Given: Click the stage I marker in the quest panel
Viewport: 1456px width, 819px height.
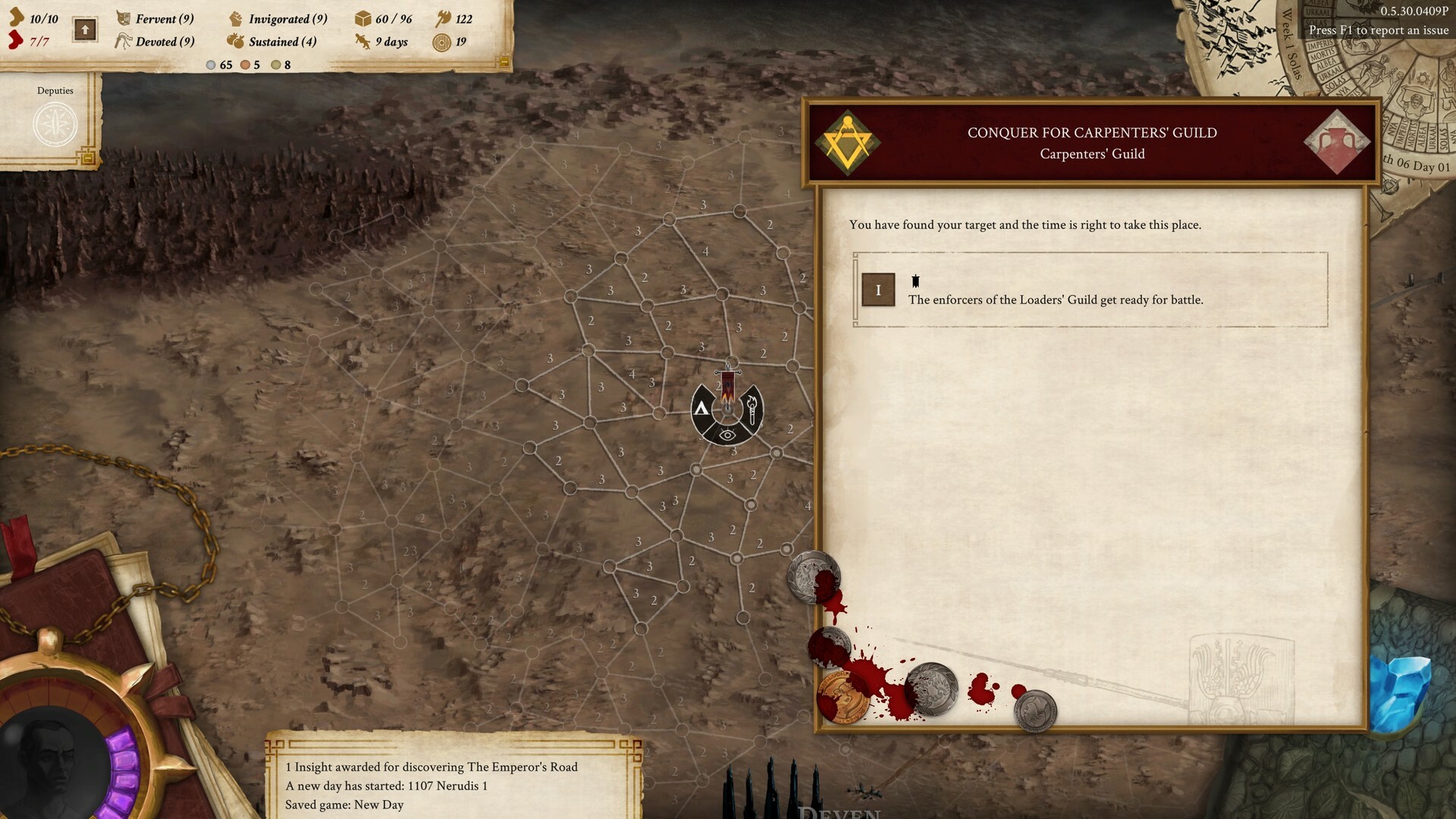Looking at the screenshot, I should tap(878, 290).
